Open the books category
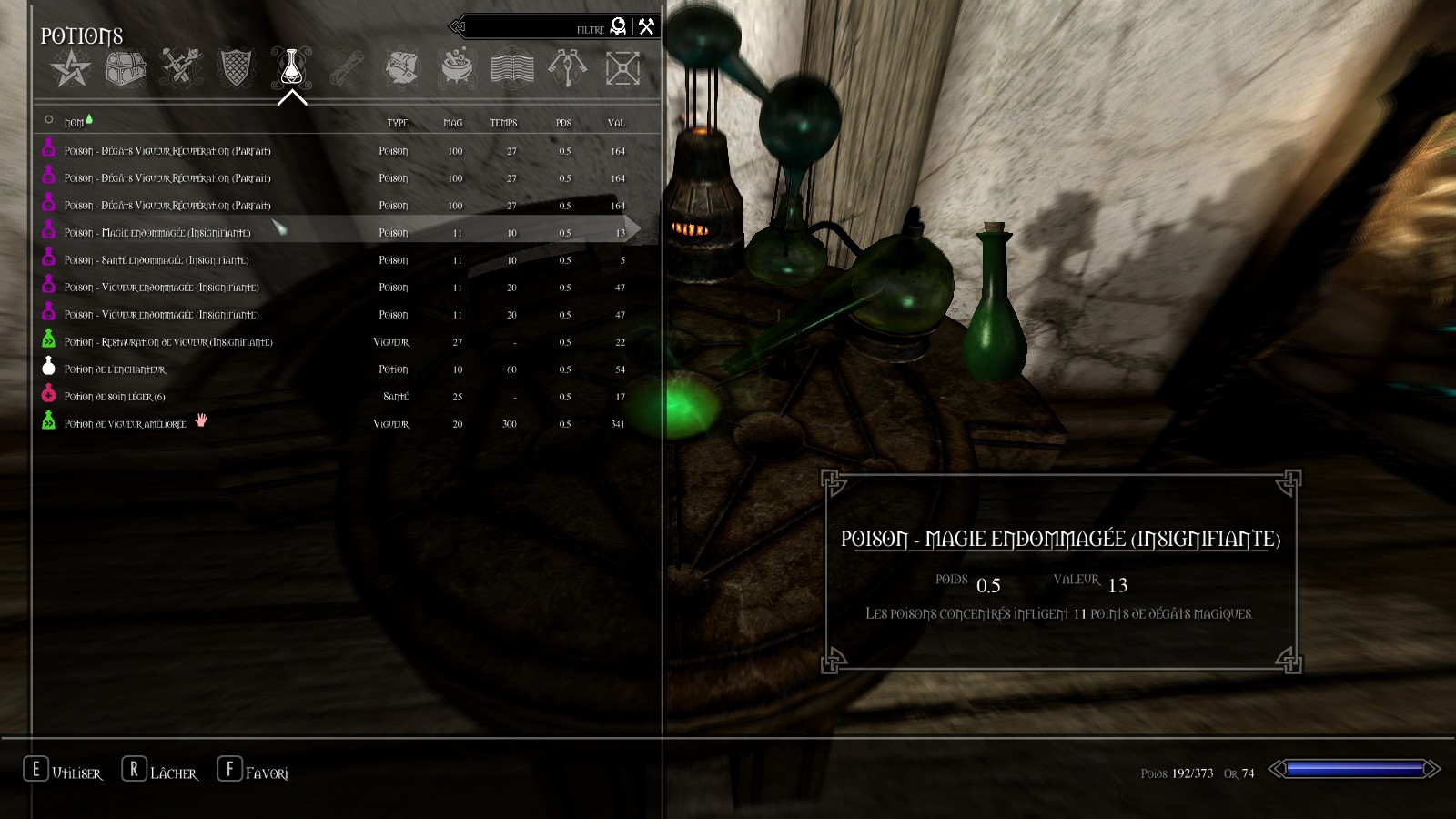This screenshot has width=1456, height=819. tap(512, 68)
